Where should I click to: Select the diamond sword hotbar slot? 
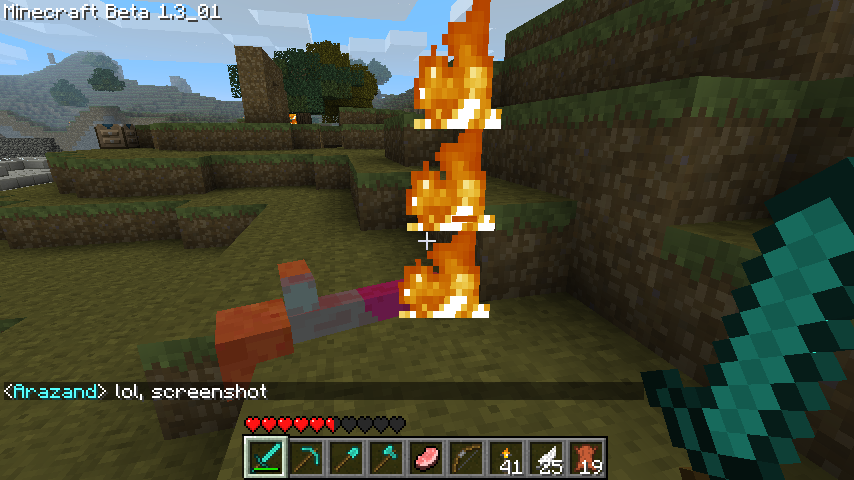(x=265, y=458)
